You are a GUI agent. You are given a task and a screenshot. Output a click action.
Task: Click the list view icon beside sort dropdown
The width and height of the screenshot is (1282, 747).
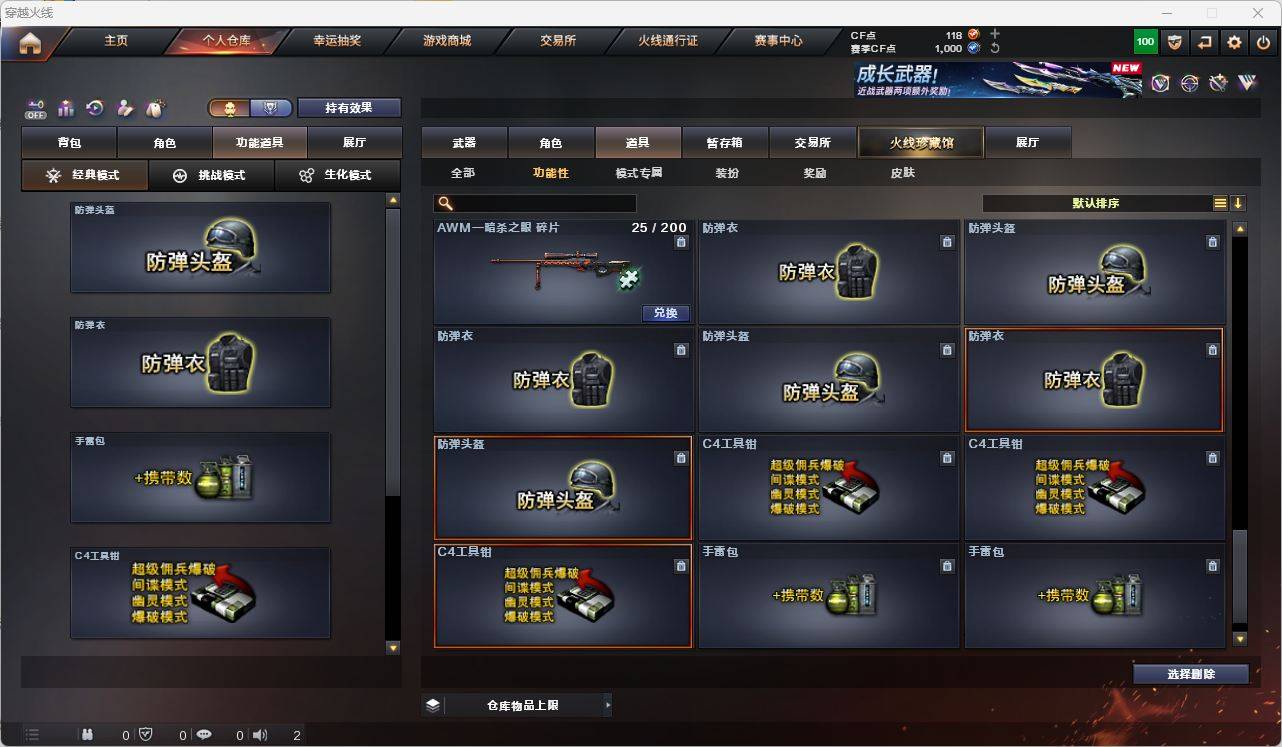(1219, 203)
